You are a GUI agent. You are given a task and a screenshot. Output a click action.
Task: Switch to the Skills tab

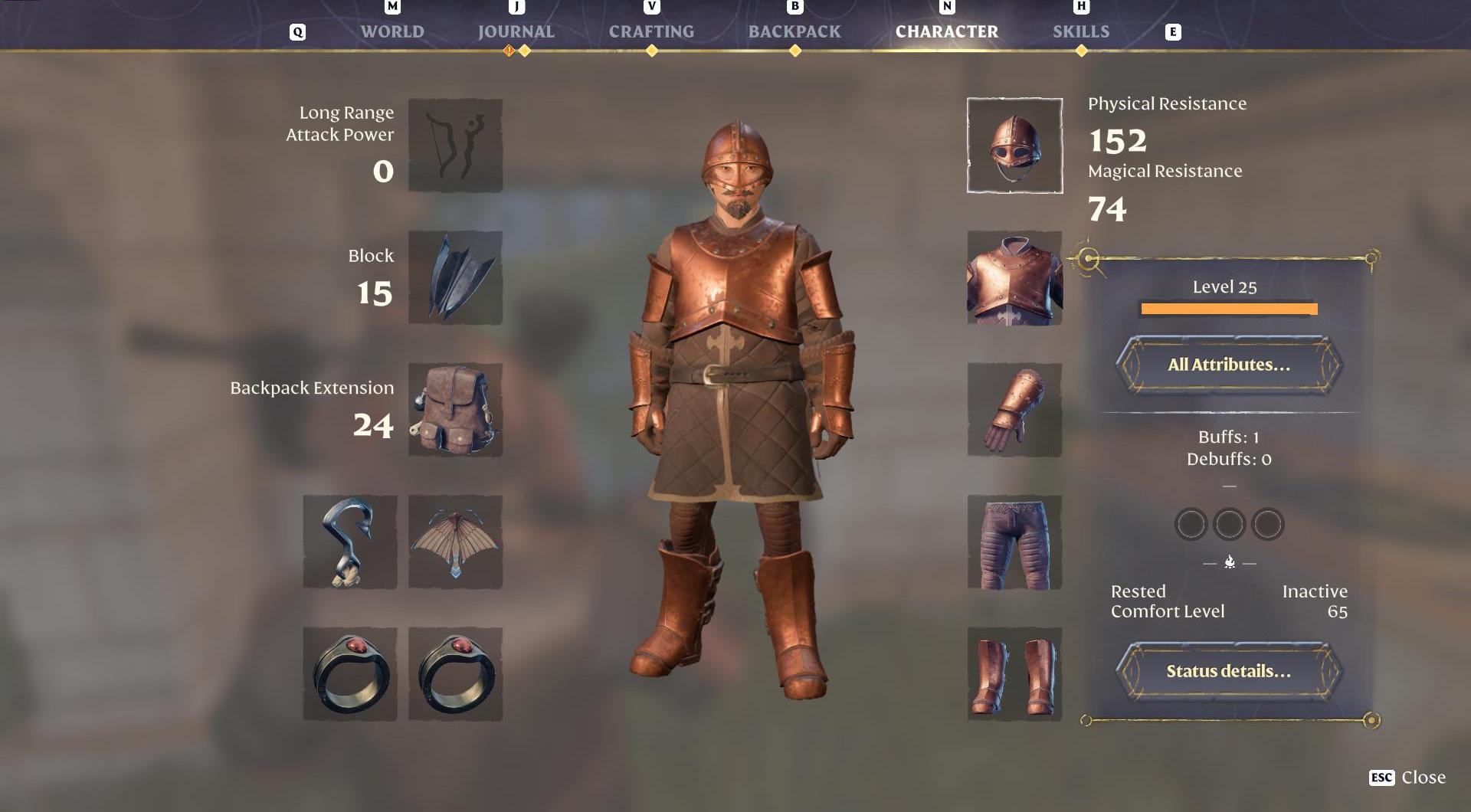tap(1081, 31)
